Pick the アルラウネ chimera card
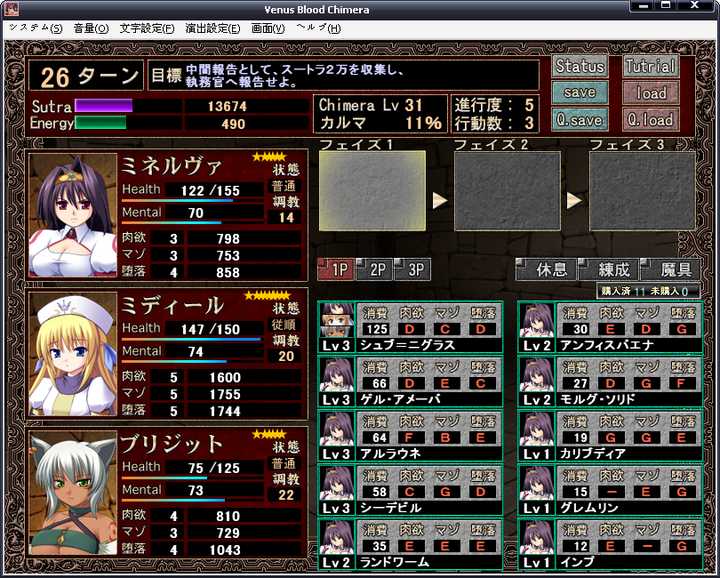This screenshot has height=578, width=720. click(410, 435)
